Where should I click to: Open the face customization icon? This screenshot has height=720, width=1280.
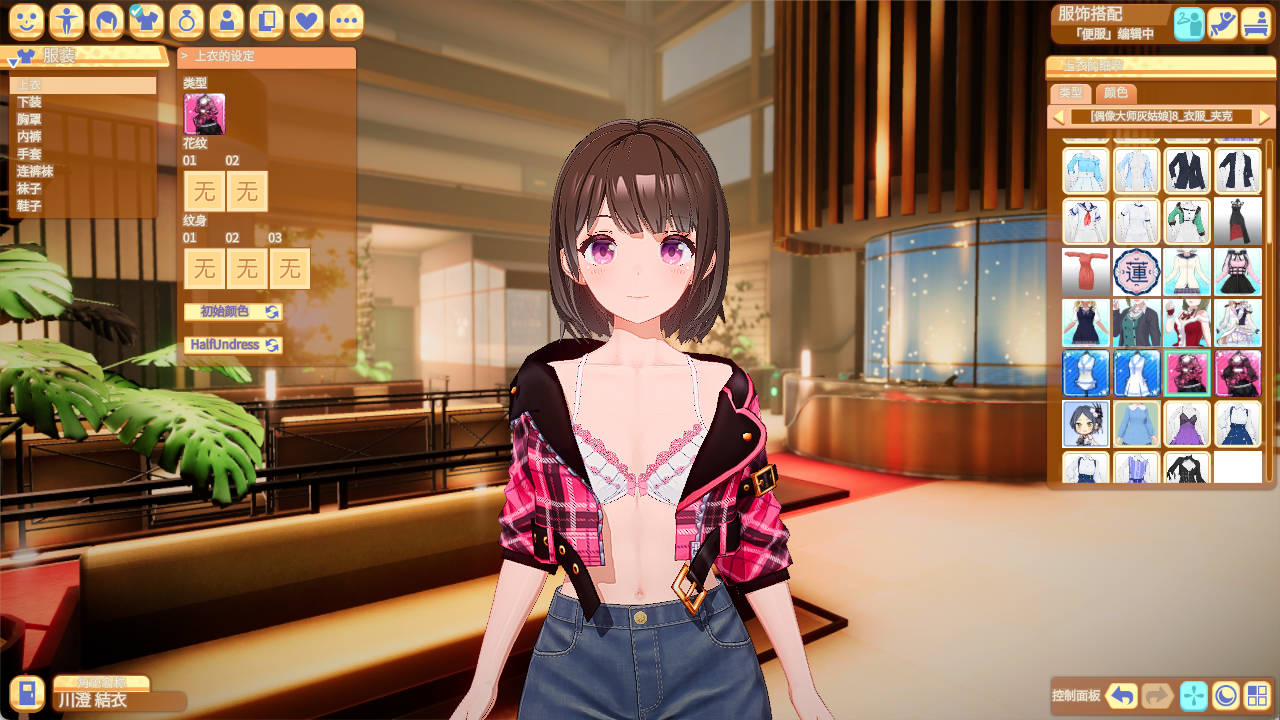click(26, 20)
